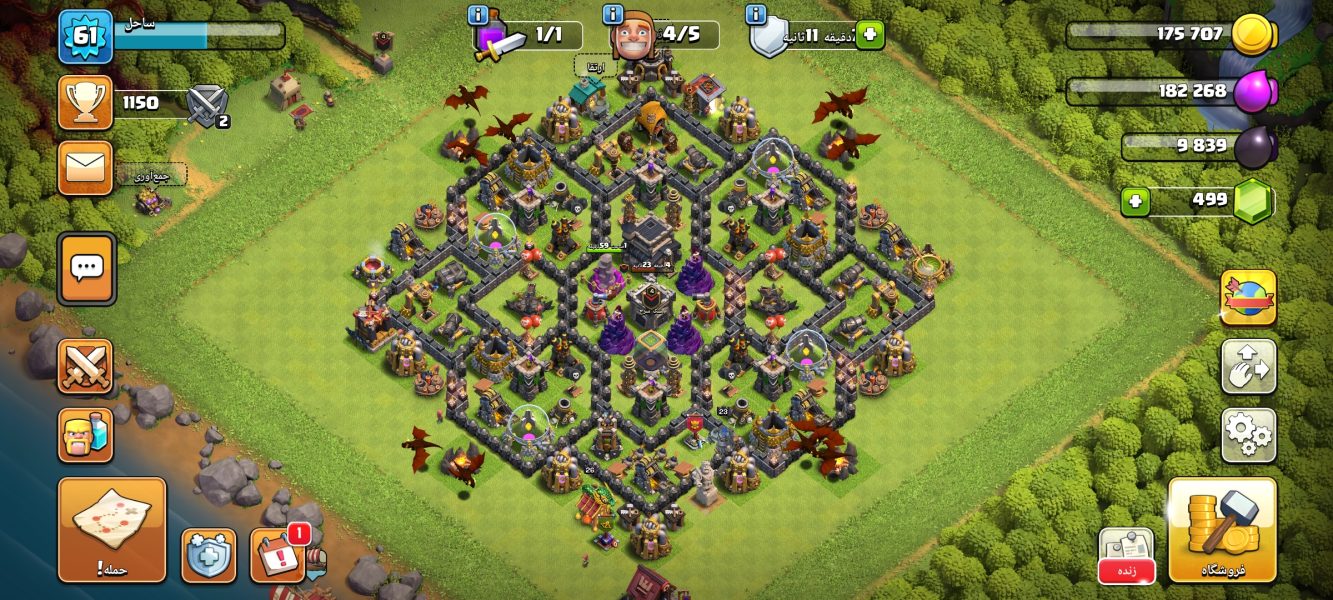Open the mail envelope inbox

coord(85,167)
